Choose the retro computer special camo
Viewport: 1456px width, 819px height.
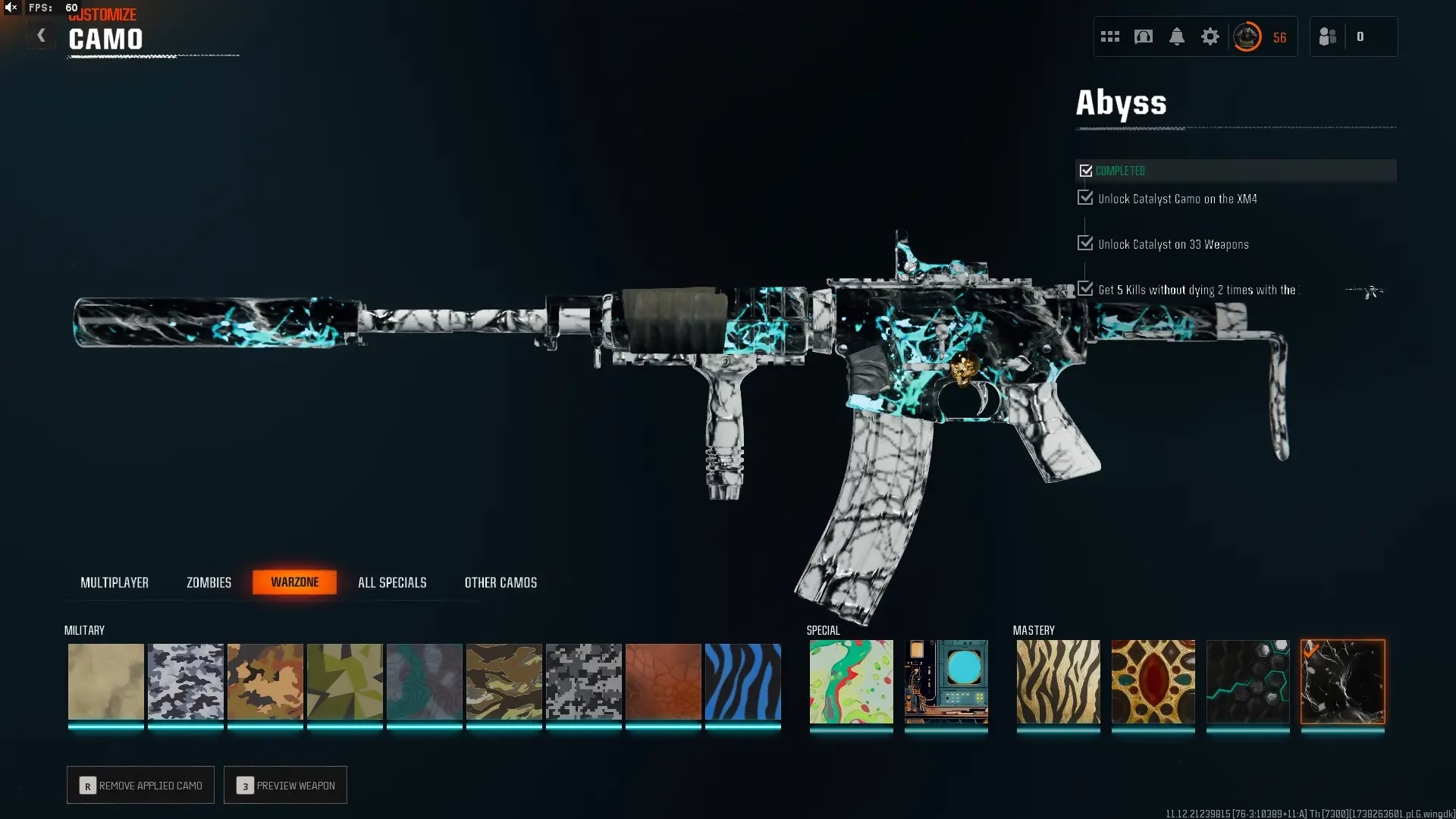(946, 682)
